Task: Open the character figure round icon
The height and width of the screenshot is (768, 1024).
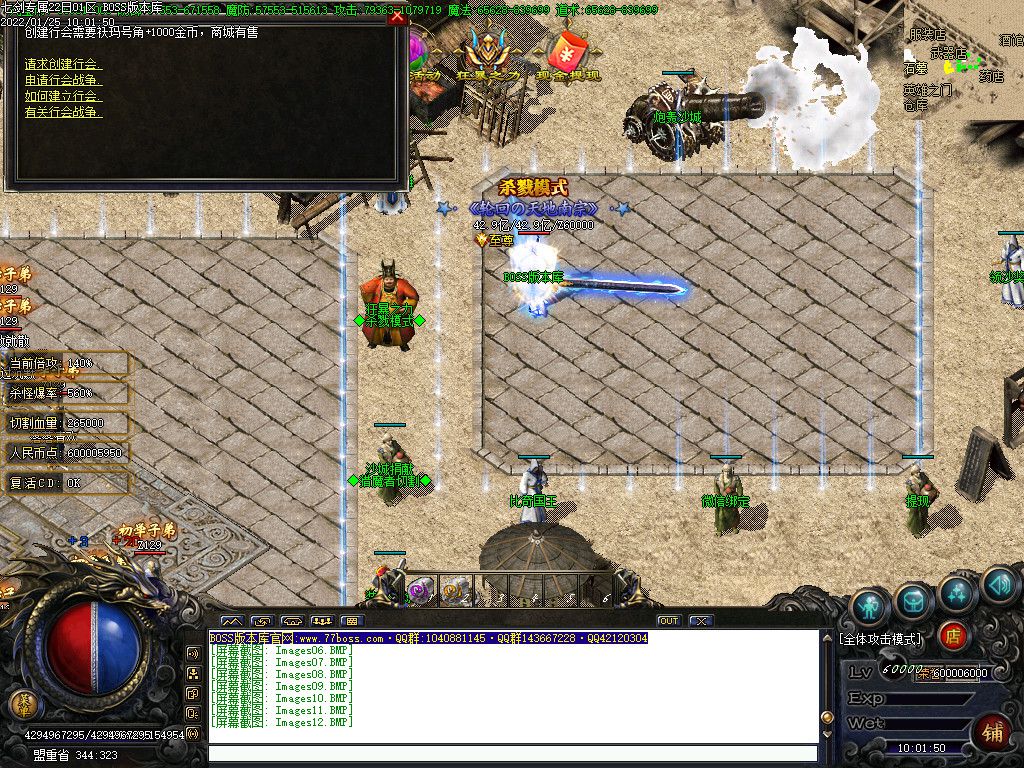Action: 871,607
